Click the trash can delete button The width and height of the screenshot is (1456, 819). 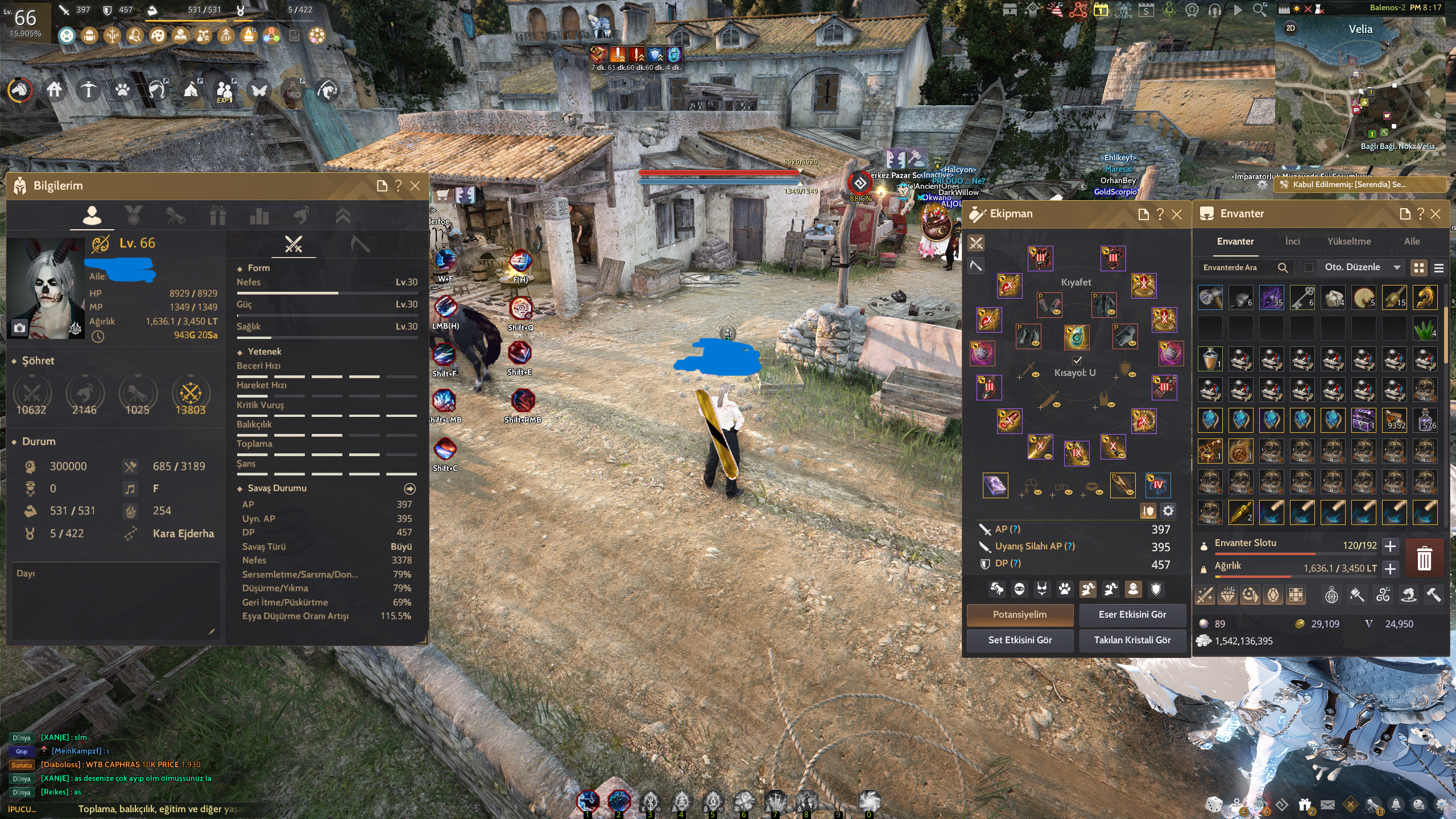pos(1424,558)
